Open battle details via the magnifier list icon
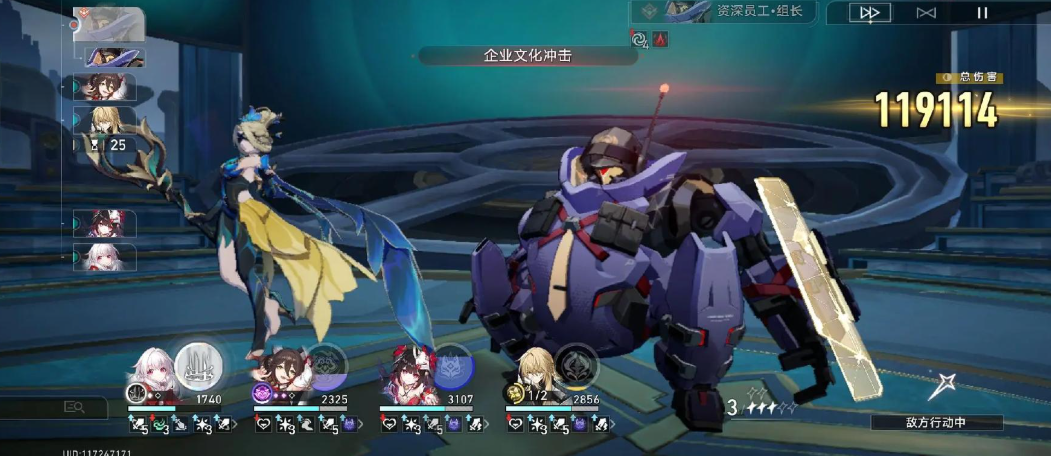The image size is (1051, 456). point(75,407)
